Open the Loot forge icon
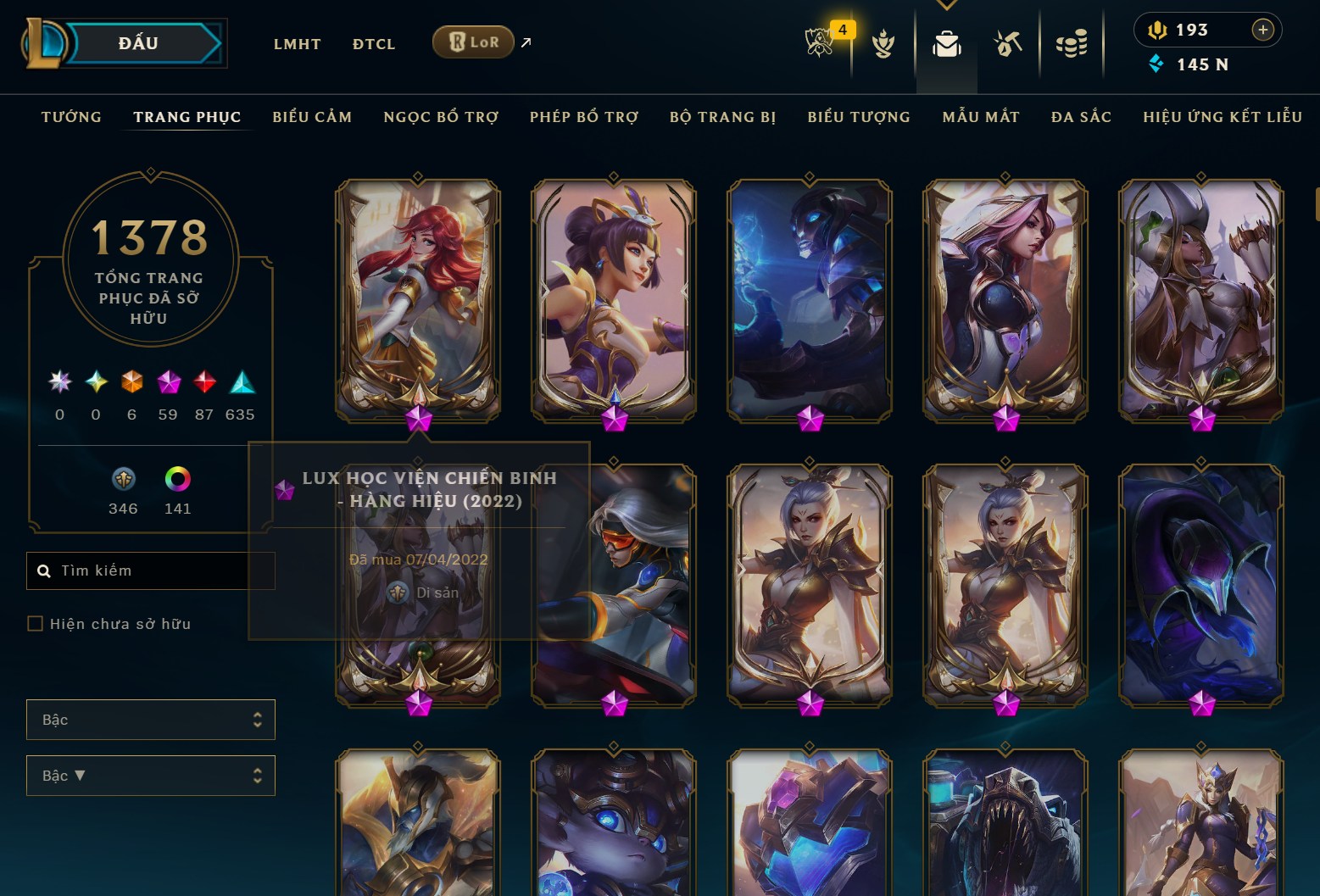Screen dimensions: 1320x896 [x=1008, y=42]
